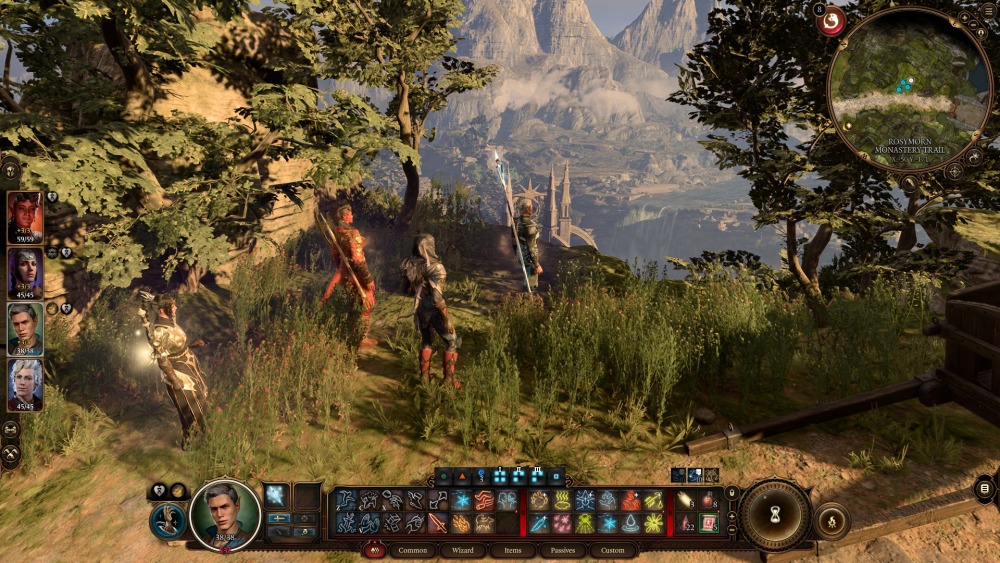The image size is (1000, 563).
Task: Click the hourglass end turn button
Action: pos(774,515)
